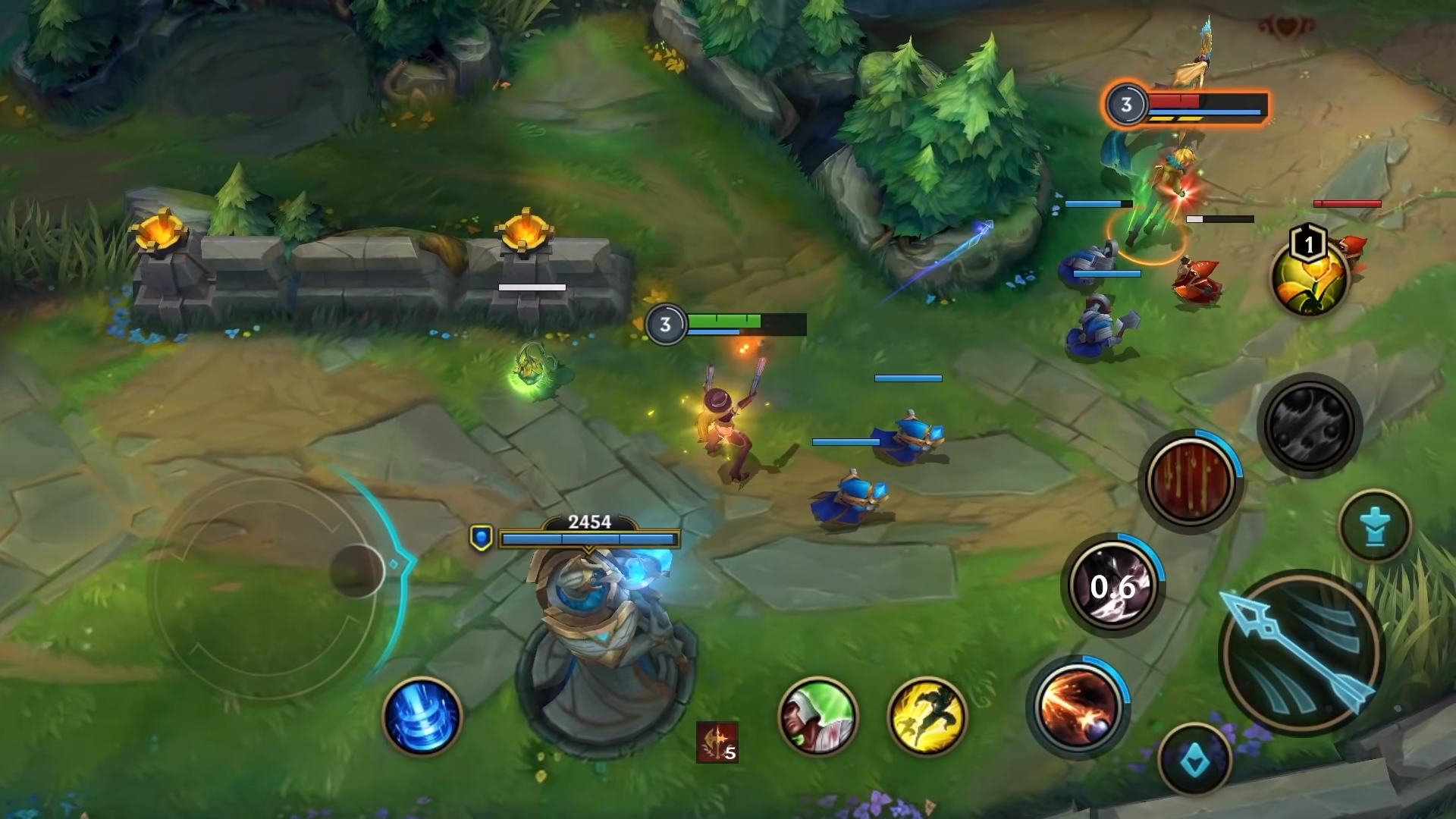Touch the movement joystick thumb knob
This screenshot has width=1456, height=819.
[356, 570]
